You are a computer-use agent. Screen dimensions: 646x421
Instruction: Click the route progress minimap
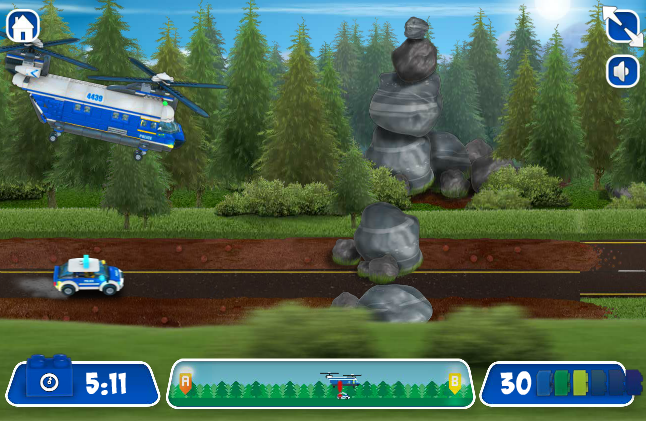pos(320,384)
